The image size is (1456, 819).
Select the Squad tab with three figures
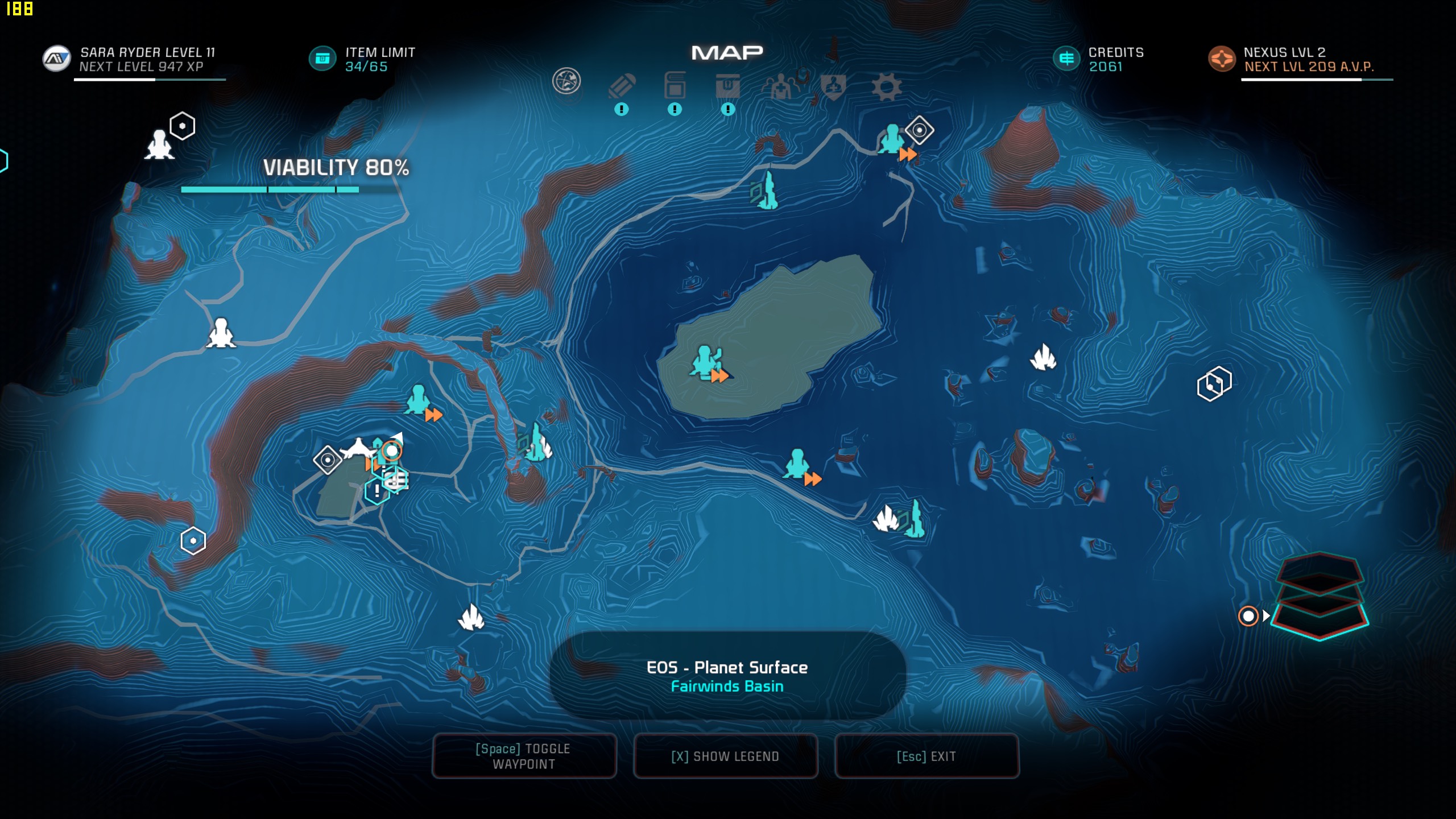pyautogui.click(x=781, y=86)
